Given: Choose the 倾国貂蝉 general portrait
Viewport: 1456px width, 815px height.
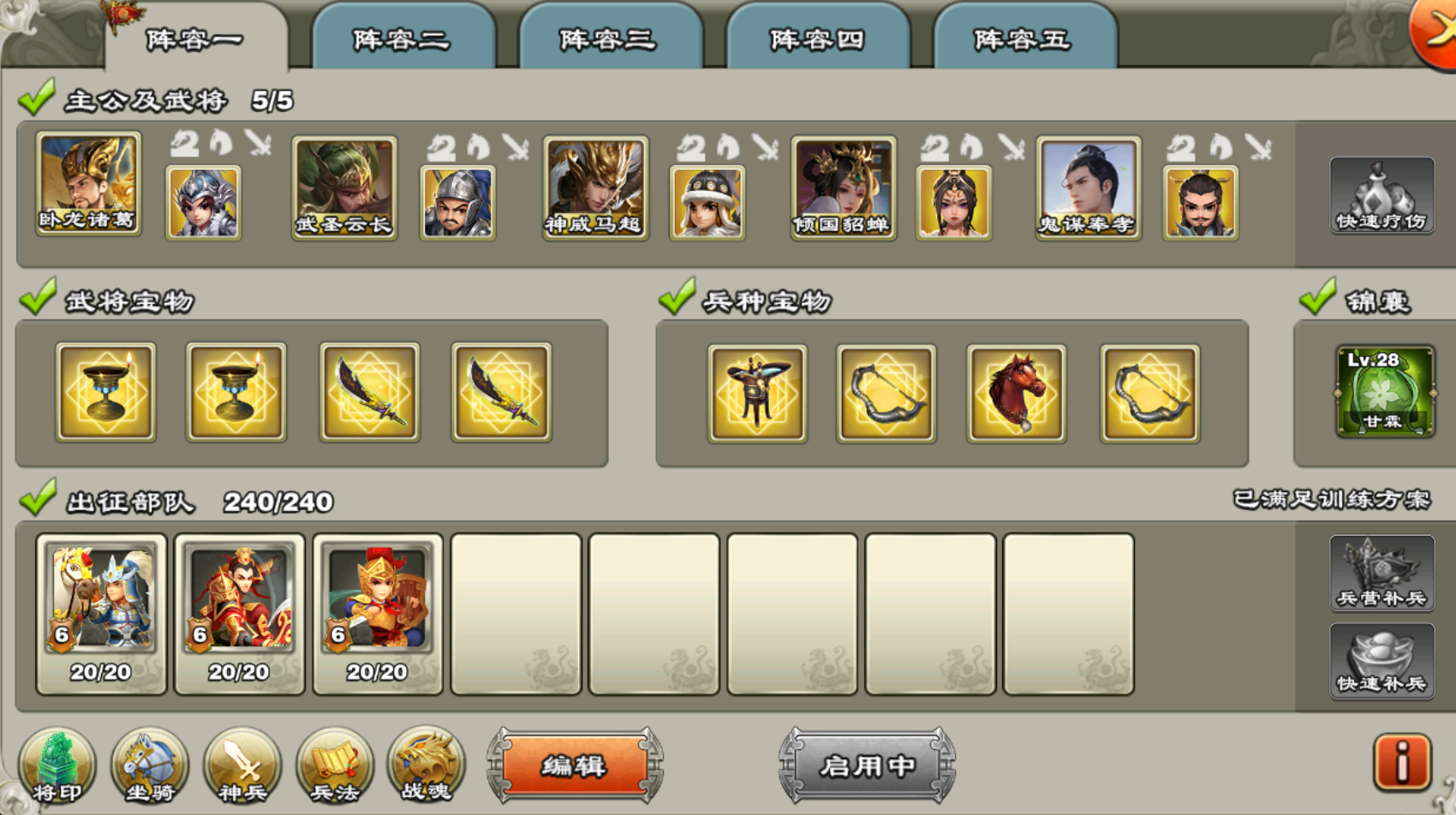Looking at the screenshot, I should [x=844, y=187].
